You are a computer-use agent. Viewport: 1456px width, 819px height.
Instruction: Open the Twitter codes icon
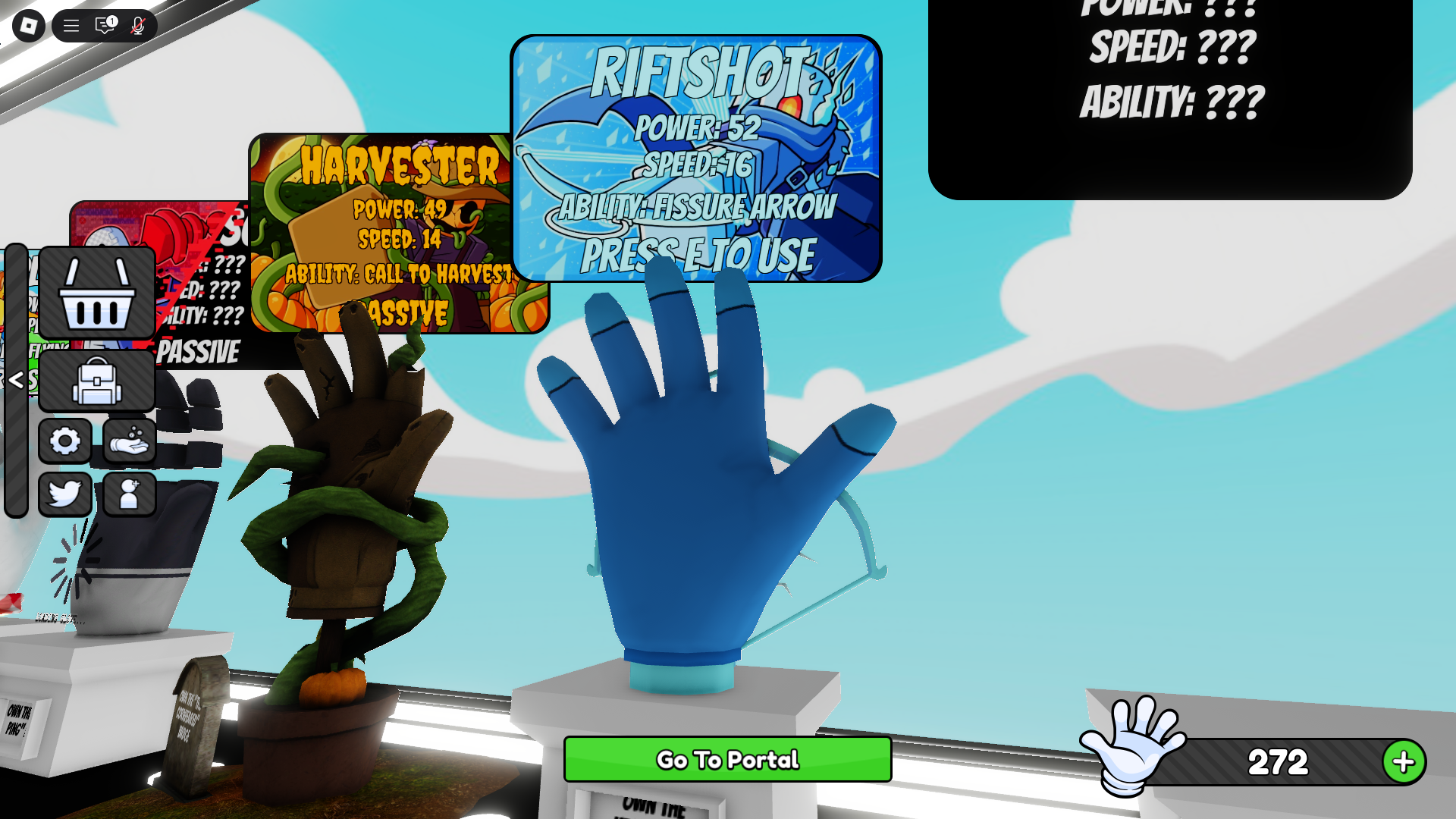[x=65, y=494]
